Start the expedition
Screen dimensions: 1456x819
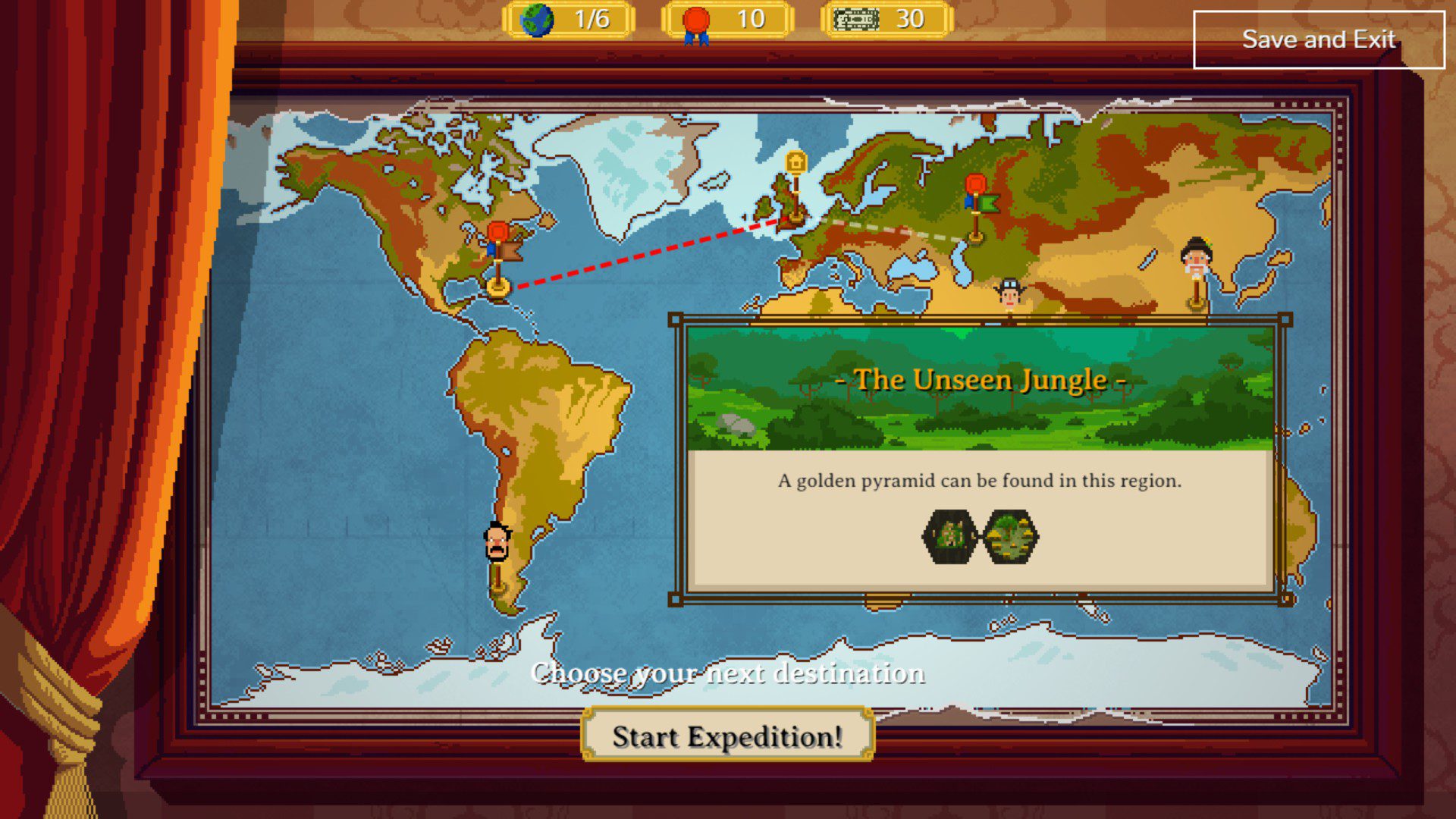(x=727, y=736)
